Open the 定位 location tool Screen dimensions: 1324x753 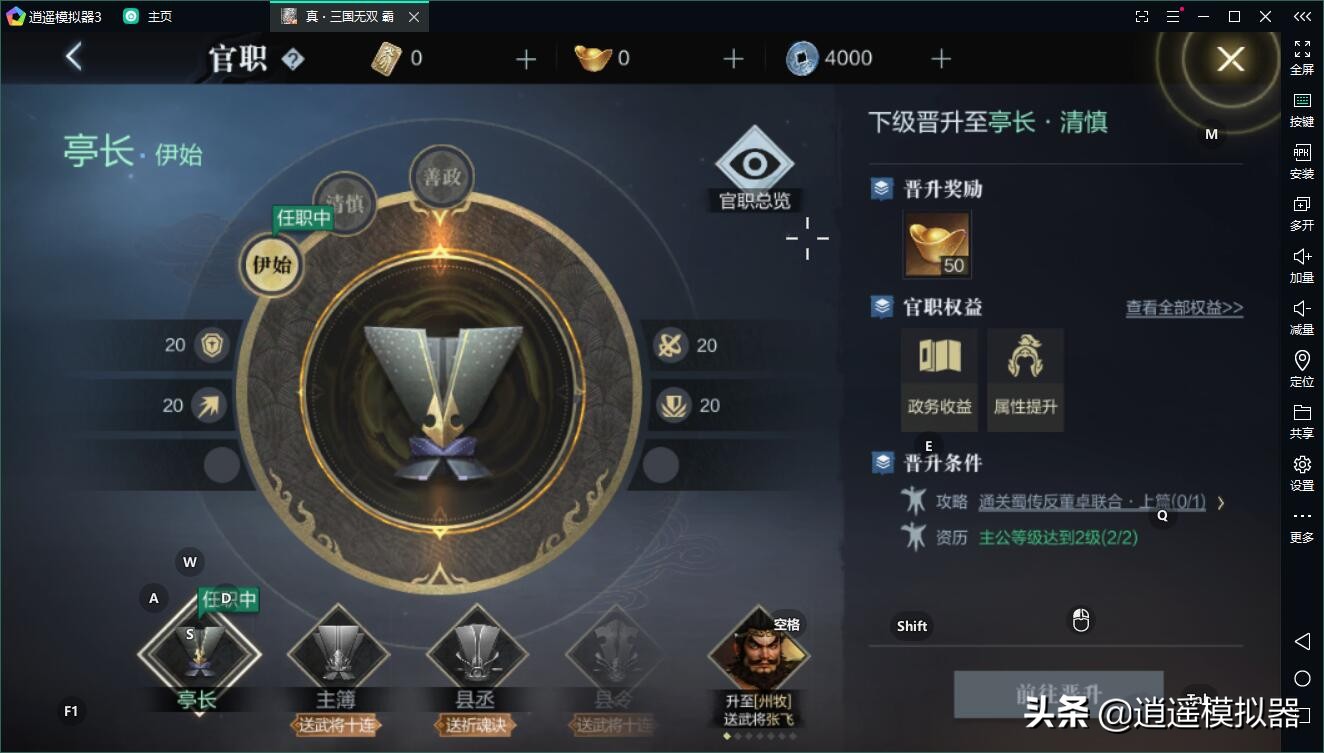click(1301, 366)
